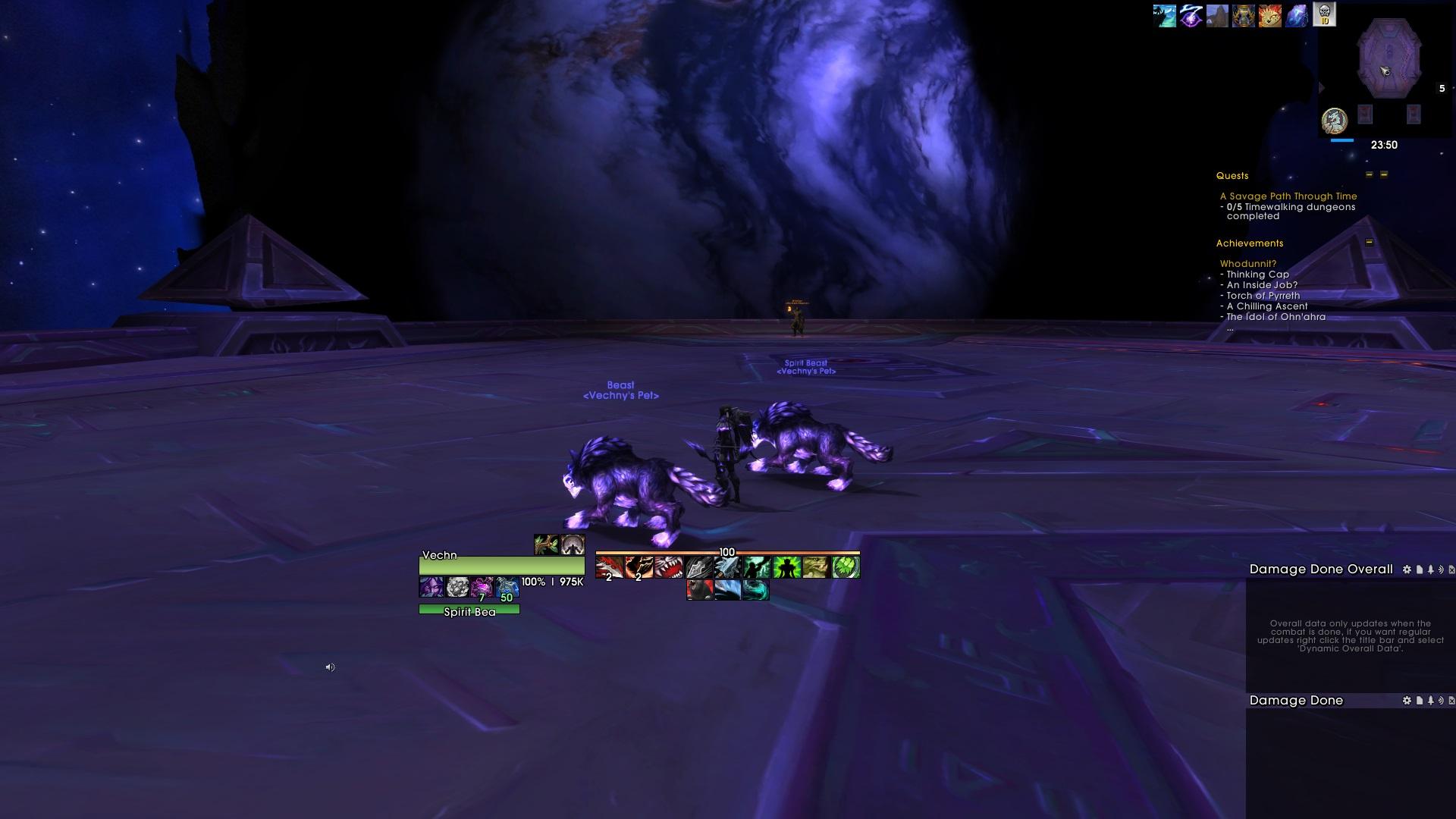Click the golden hourglass buff icon

(1244, 15)
